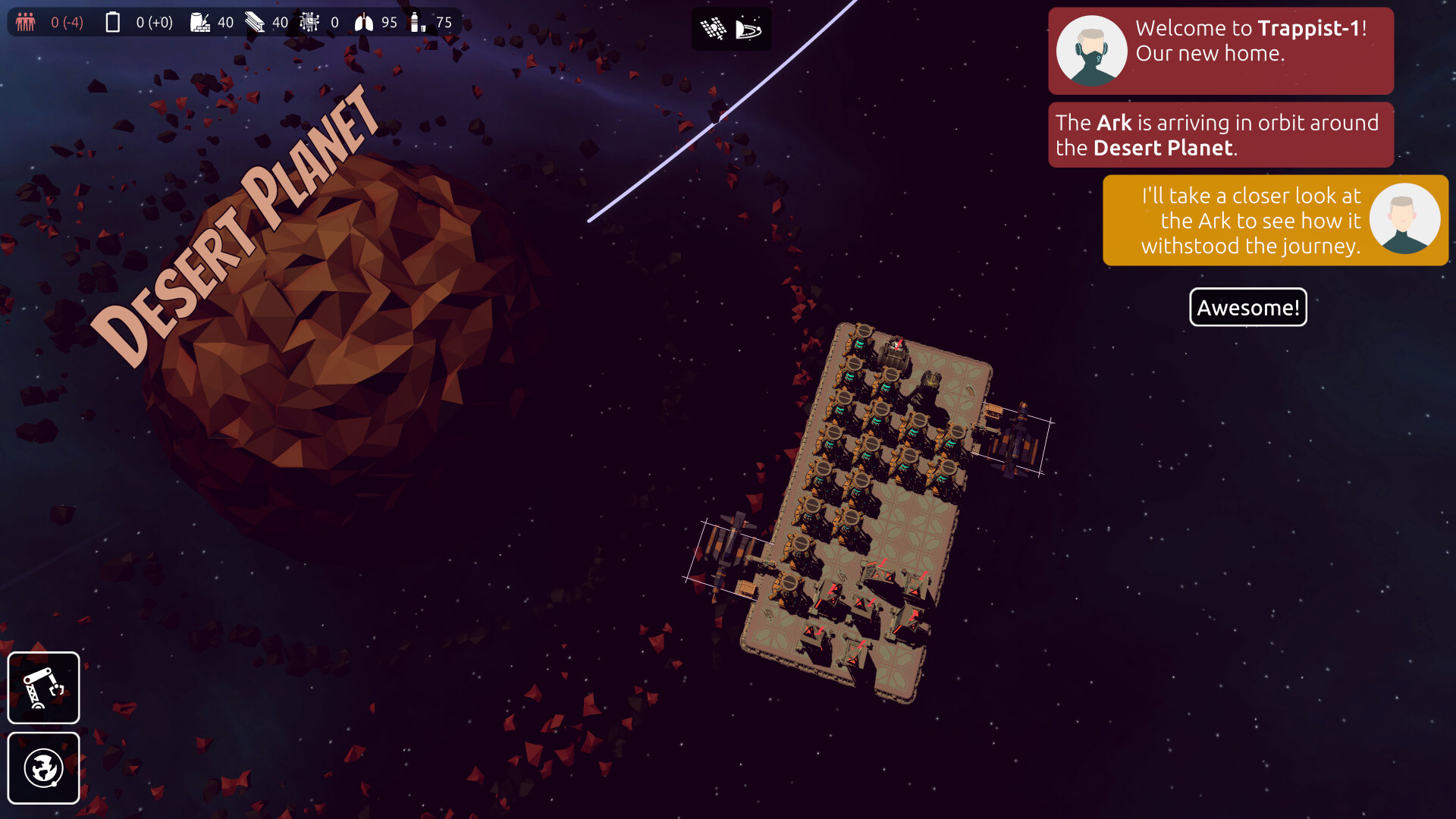Click the steel beams resource icon
Screen dimensions: 1456x819
pyautogui.click(x=254, y=22)
